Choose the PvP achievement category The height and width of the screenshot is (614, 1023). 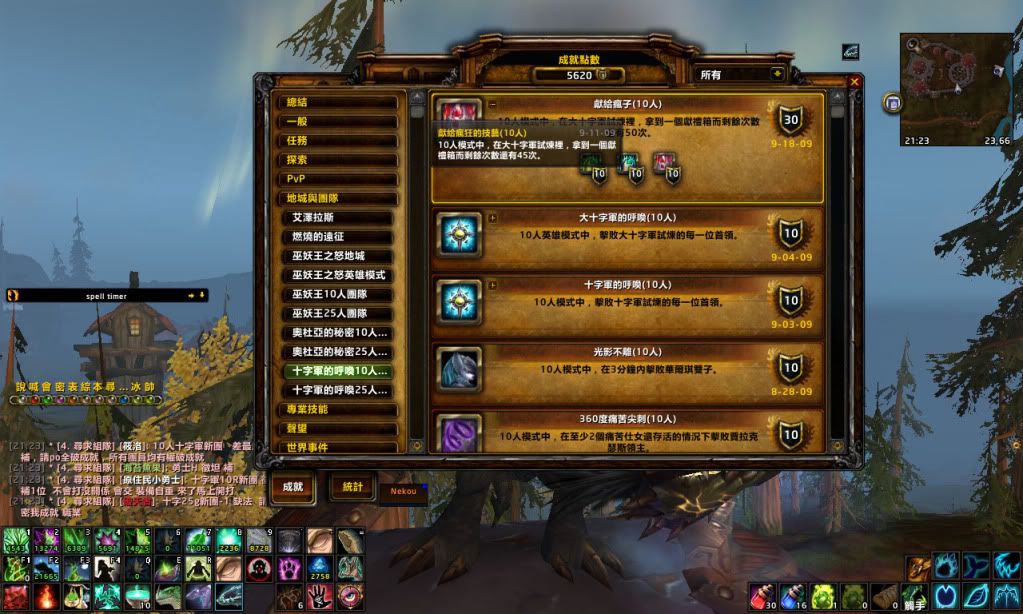click(x=336, y=179)
